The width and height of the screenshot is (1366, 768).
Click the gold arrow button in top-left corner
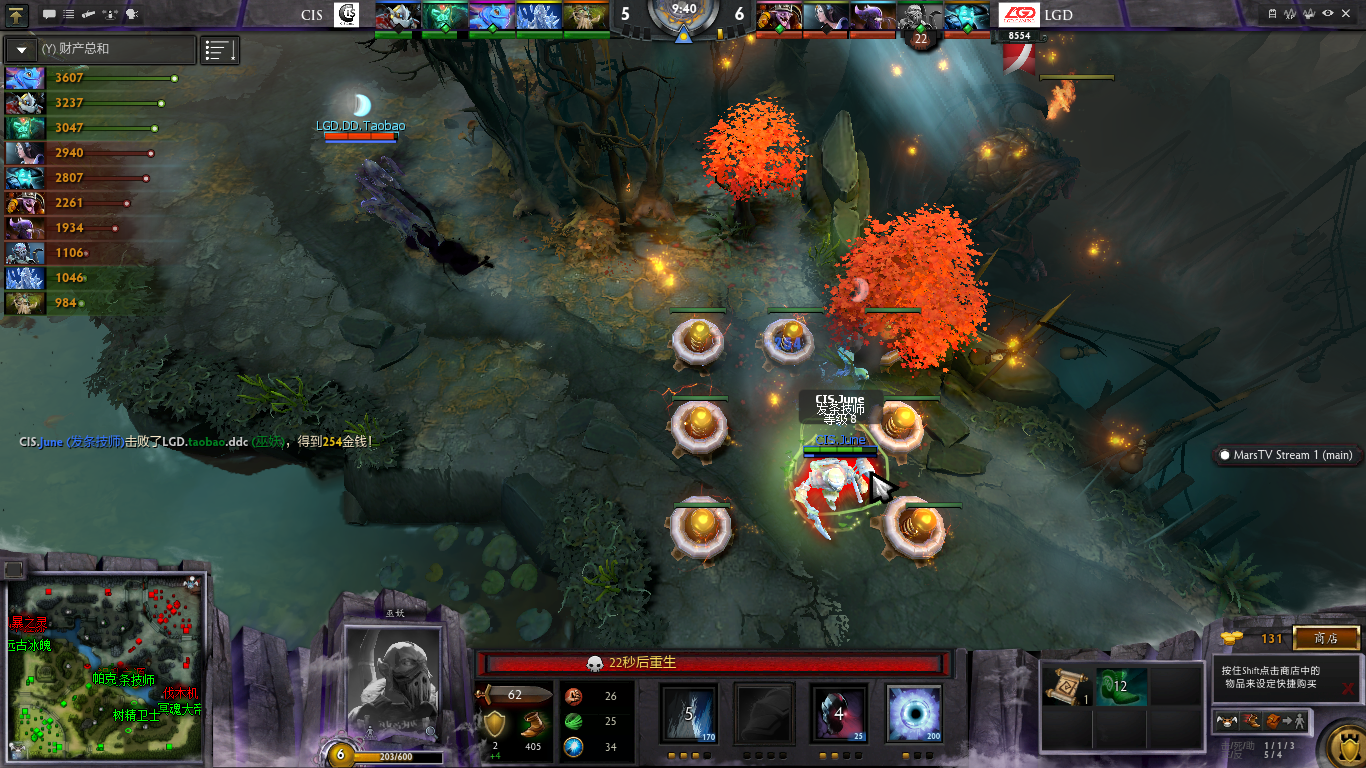(17, 15)
